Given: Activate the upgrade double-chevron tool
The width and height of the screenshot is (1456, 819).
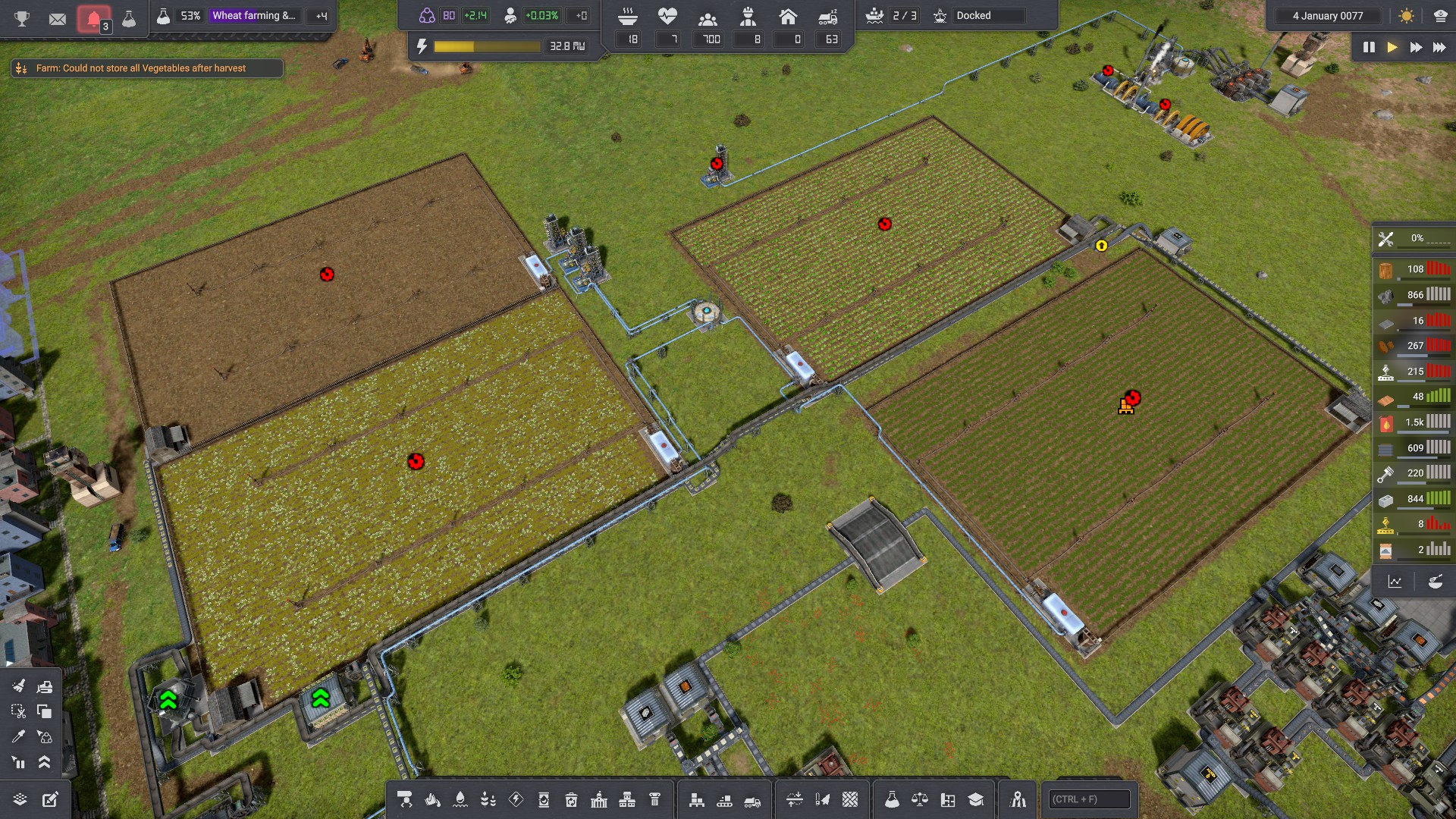Looking at the screenshot, I should [x=45, y=762].
